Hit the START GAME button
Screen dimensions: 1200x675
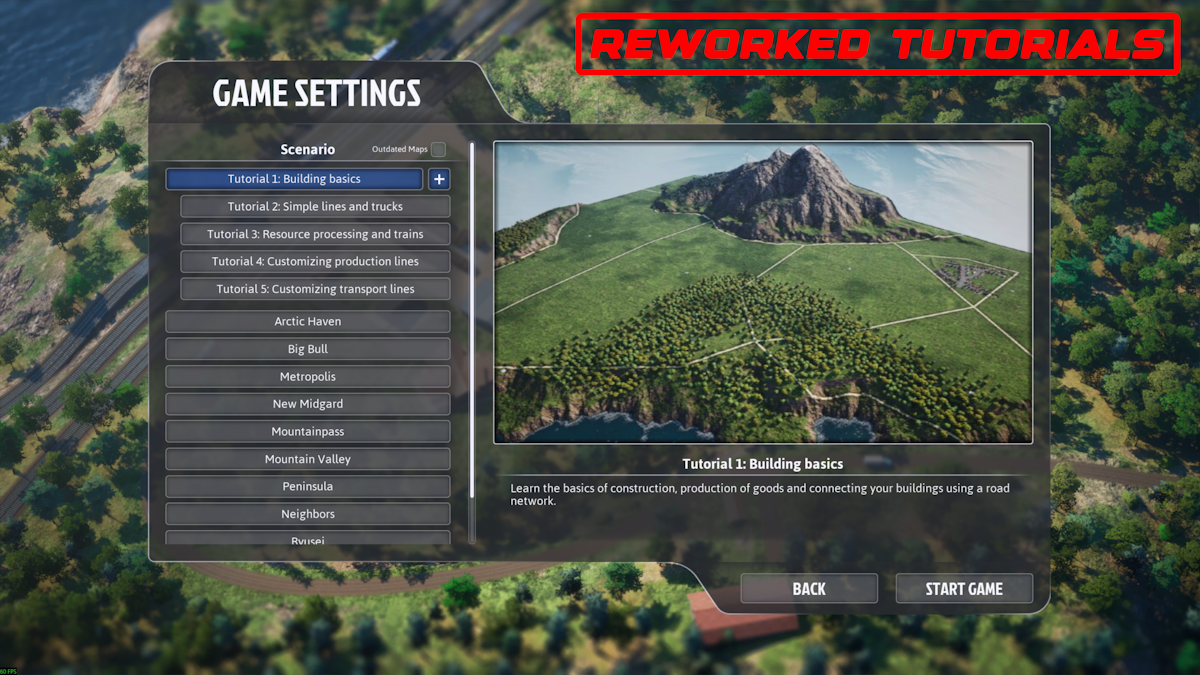[x=964, y=589]
